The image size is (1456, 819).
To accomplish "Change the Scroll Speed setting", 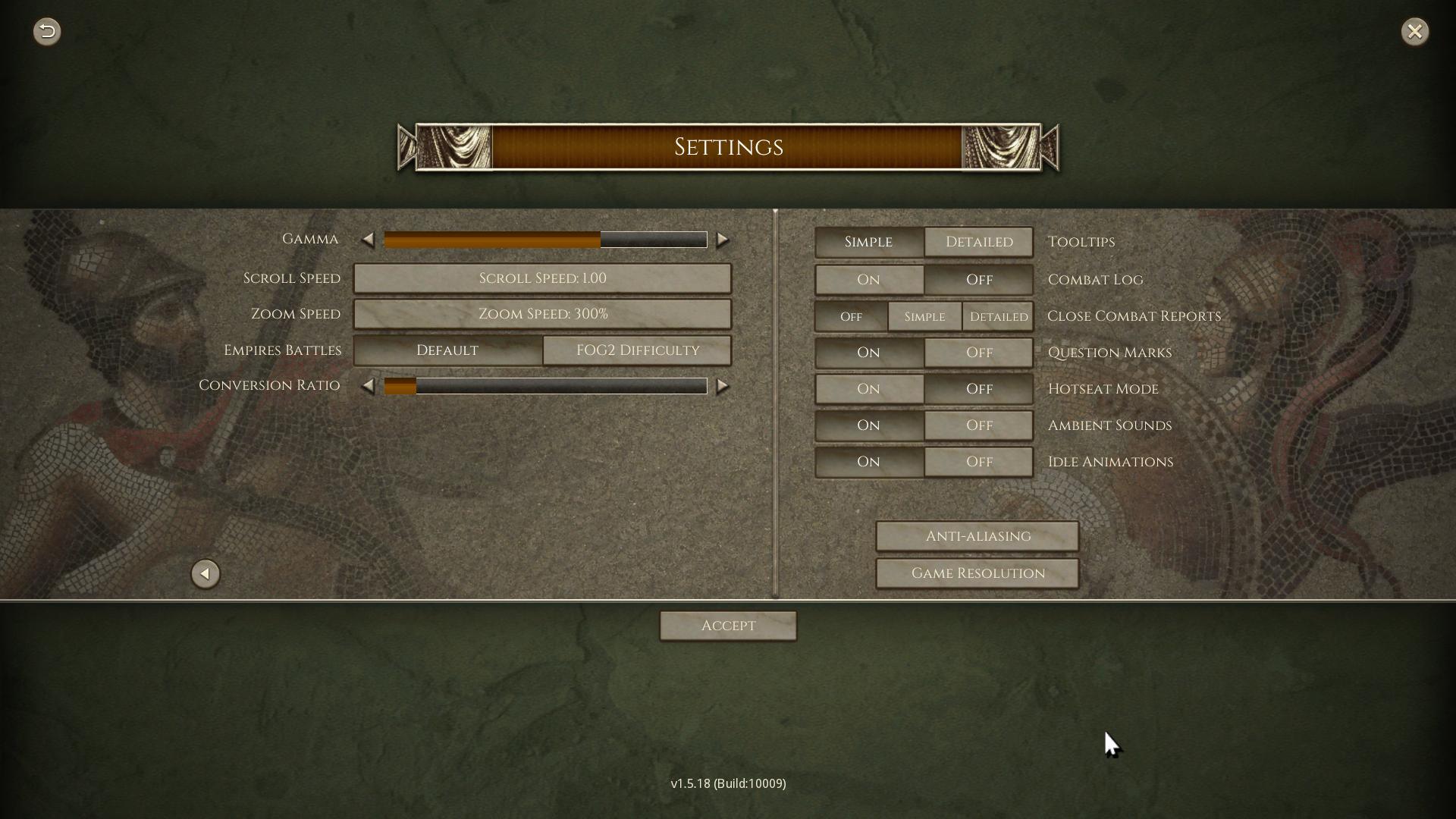I will [542, 278].
